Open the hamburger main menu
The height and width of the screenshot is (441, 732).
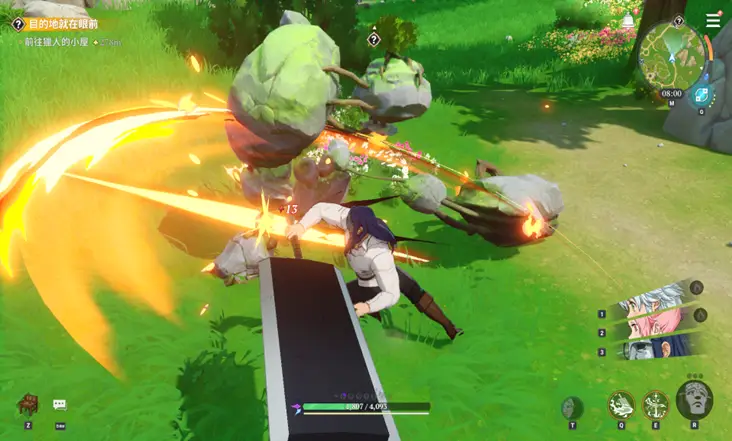[713, 21]
